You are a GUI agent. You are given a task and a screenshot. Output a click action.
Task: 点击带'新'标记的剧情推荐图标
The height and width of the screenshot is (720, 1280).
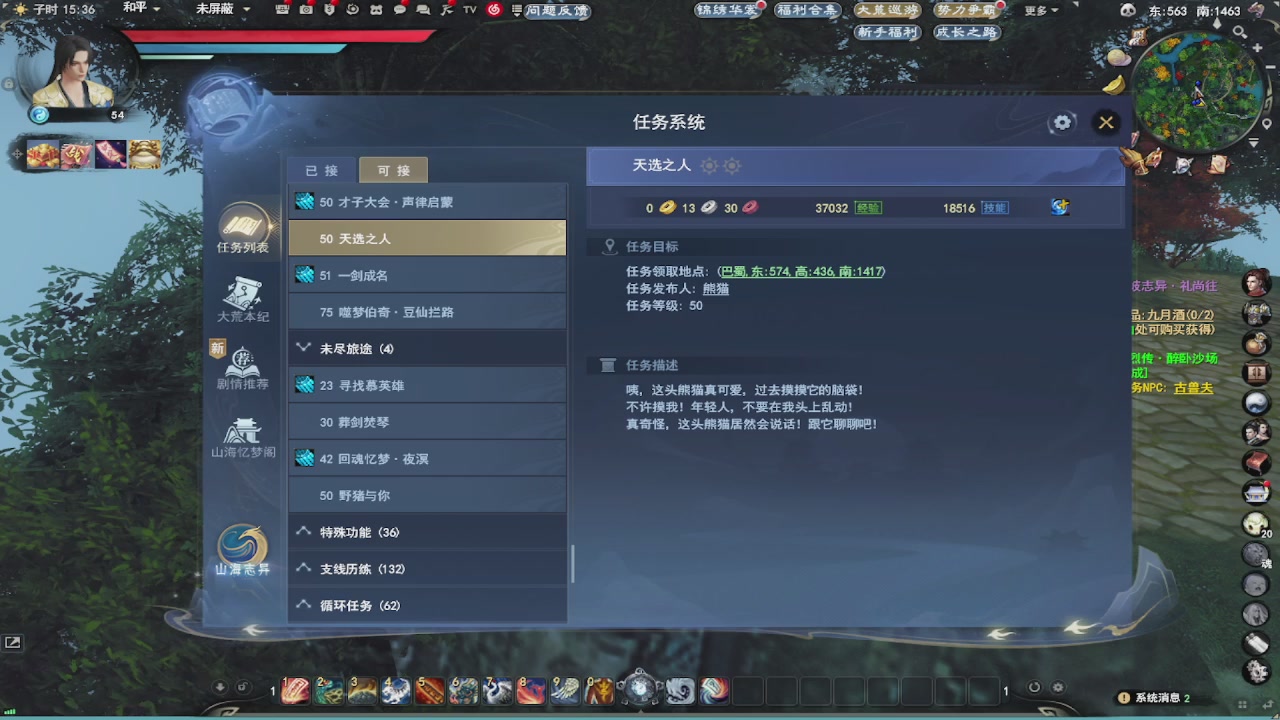coord(242,362)
